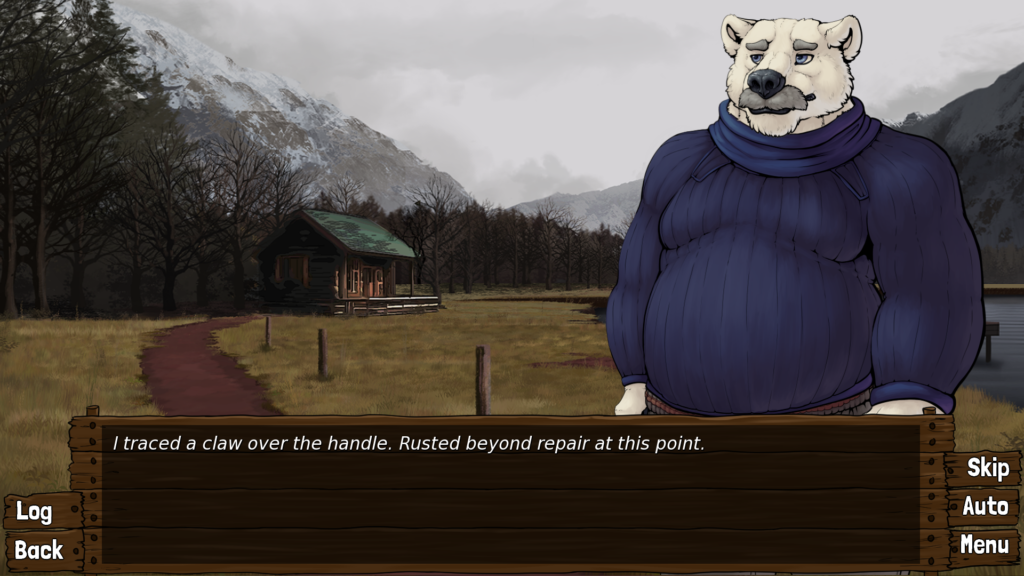Open the game Menu

point(984,545)
